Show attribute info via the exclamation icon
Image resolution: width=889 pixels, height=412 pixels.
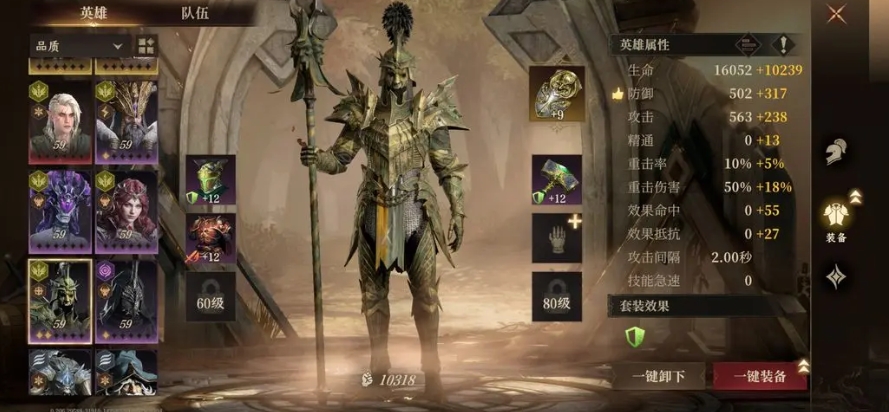[783, 45]
